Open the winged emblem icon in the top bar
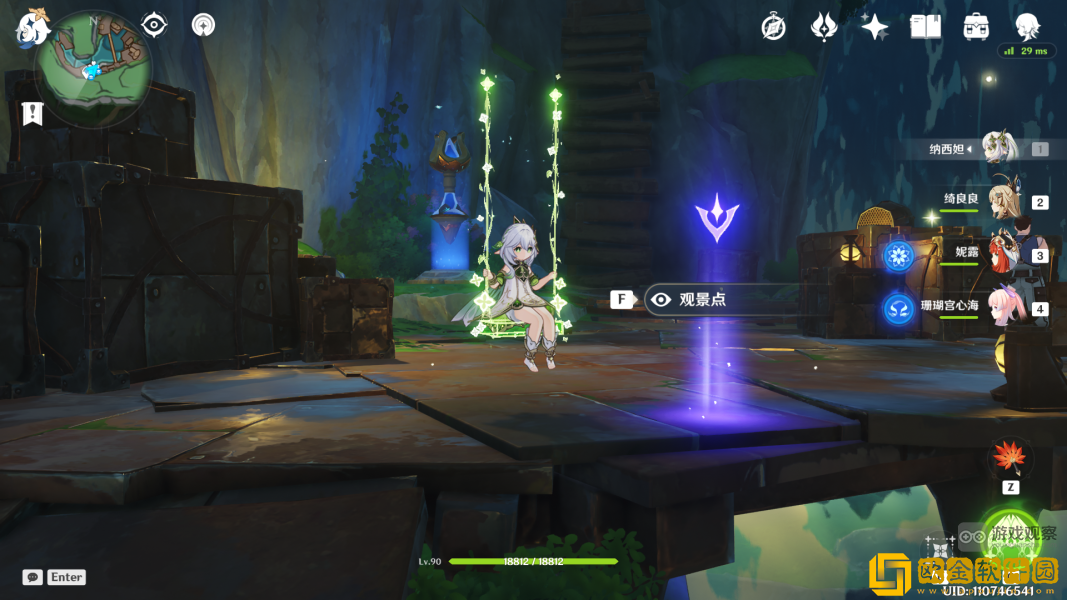Image resolution: width=1067 pixels, height=600 pixels. (x=824, y=27)
